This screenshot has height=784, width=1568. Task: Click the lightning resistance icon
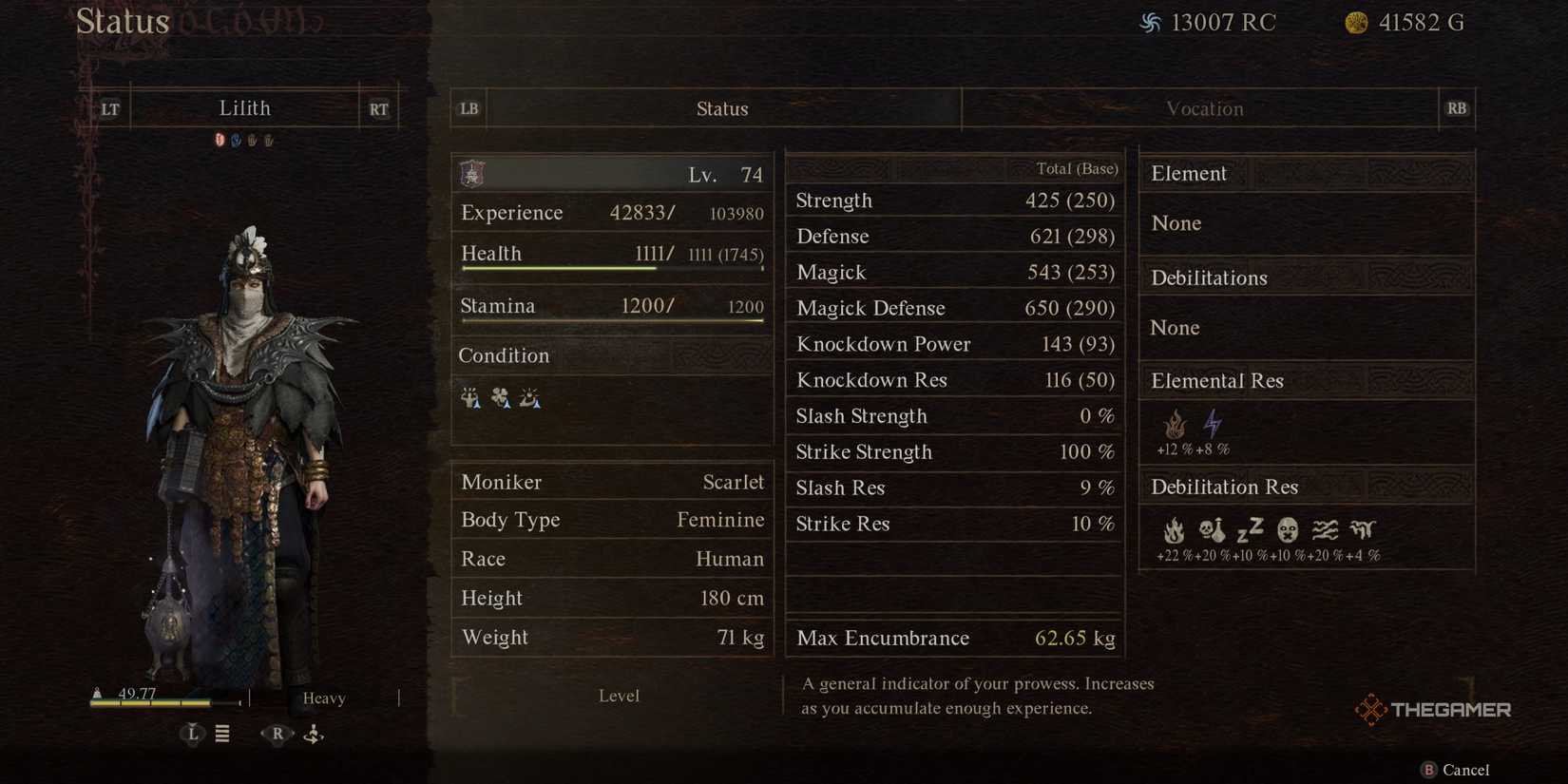[1213, 424]
